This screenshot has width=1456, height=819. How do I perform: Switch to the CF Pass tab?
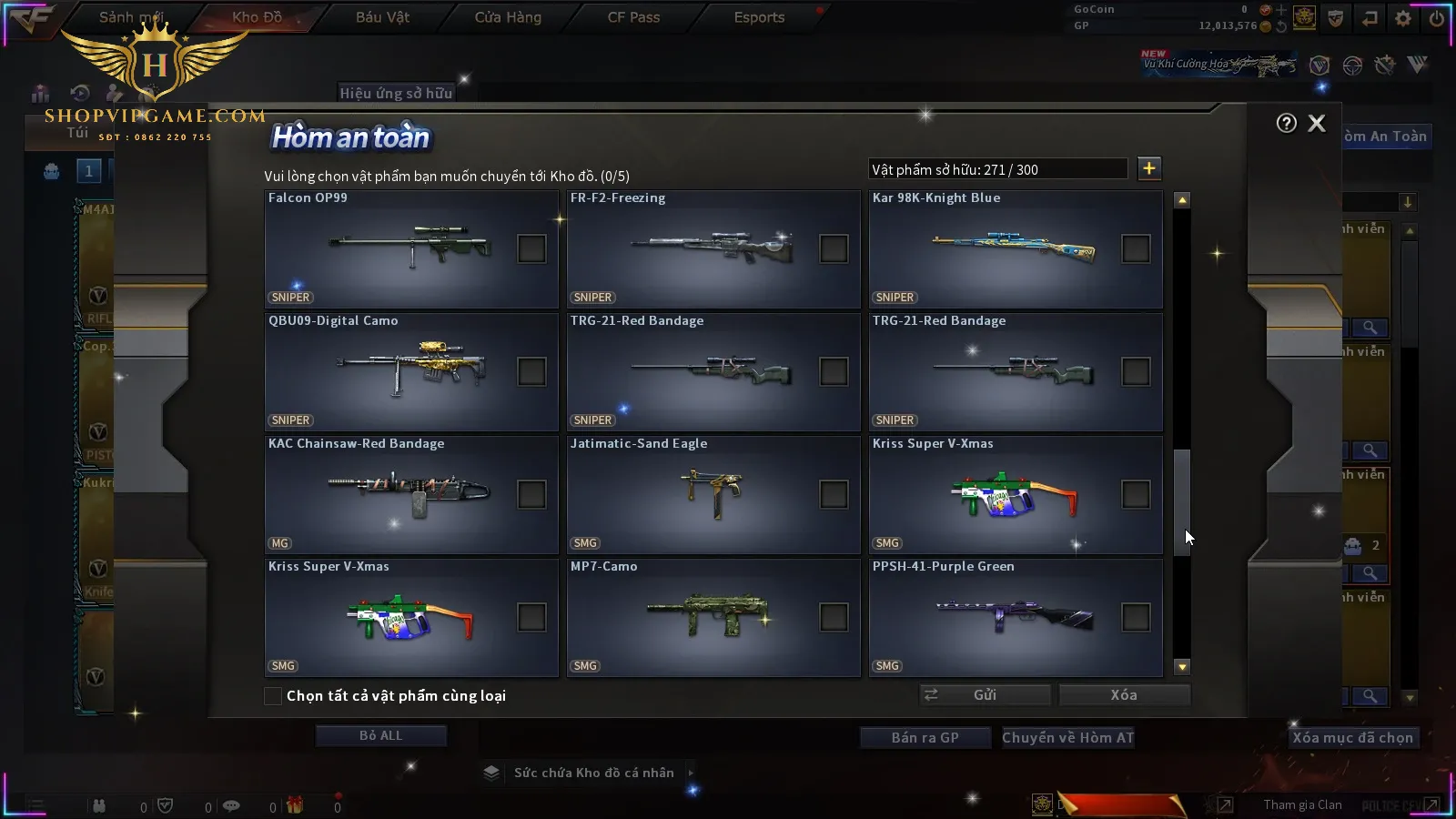pos(633,17)
